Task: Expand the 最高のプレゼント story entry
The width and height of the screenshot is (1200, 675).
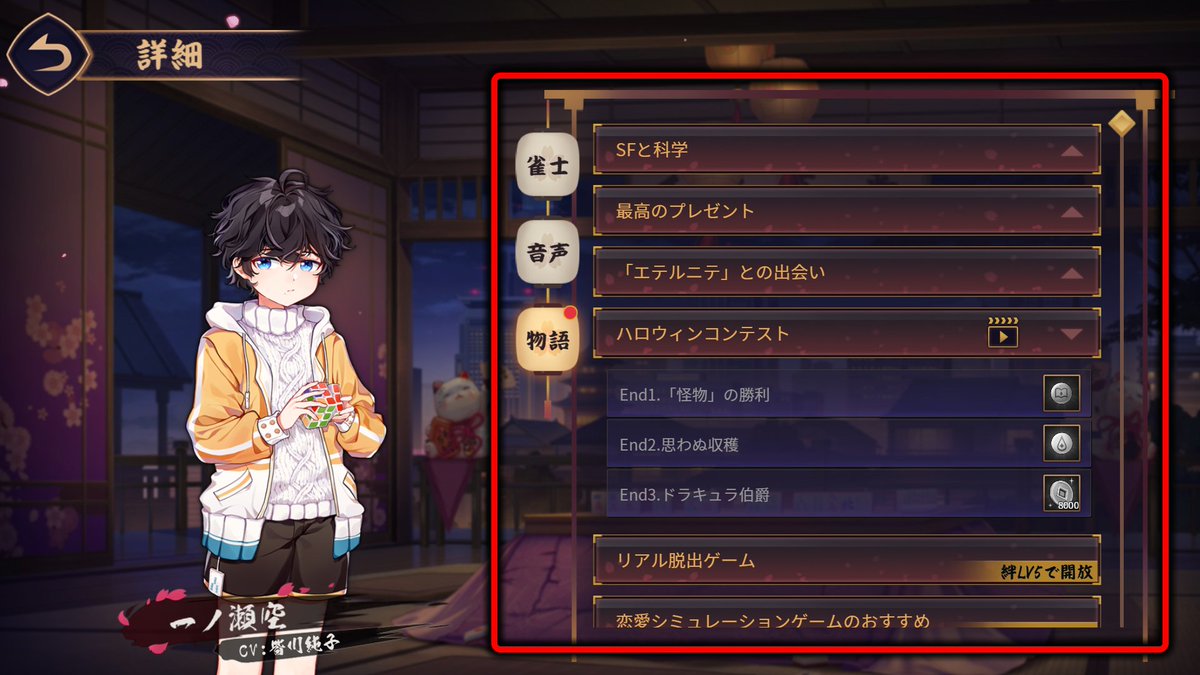Action: point(845,211)
